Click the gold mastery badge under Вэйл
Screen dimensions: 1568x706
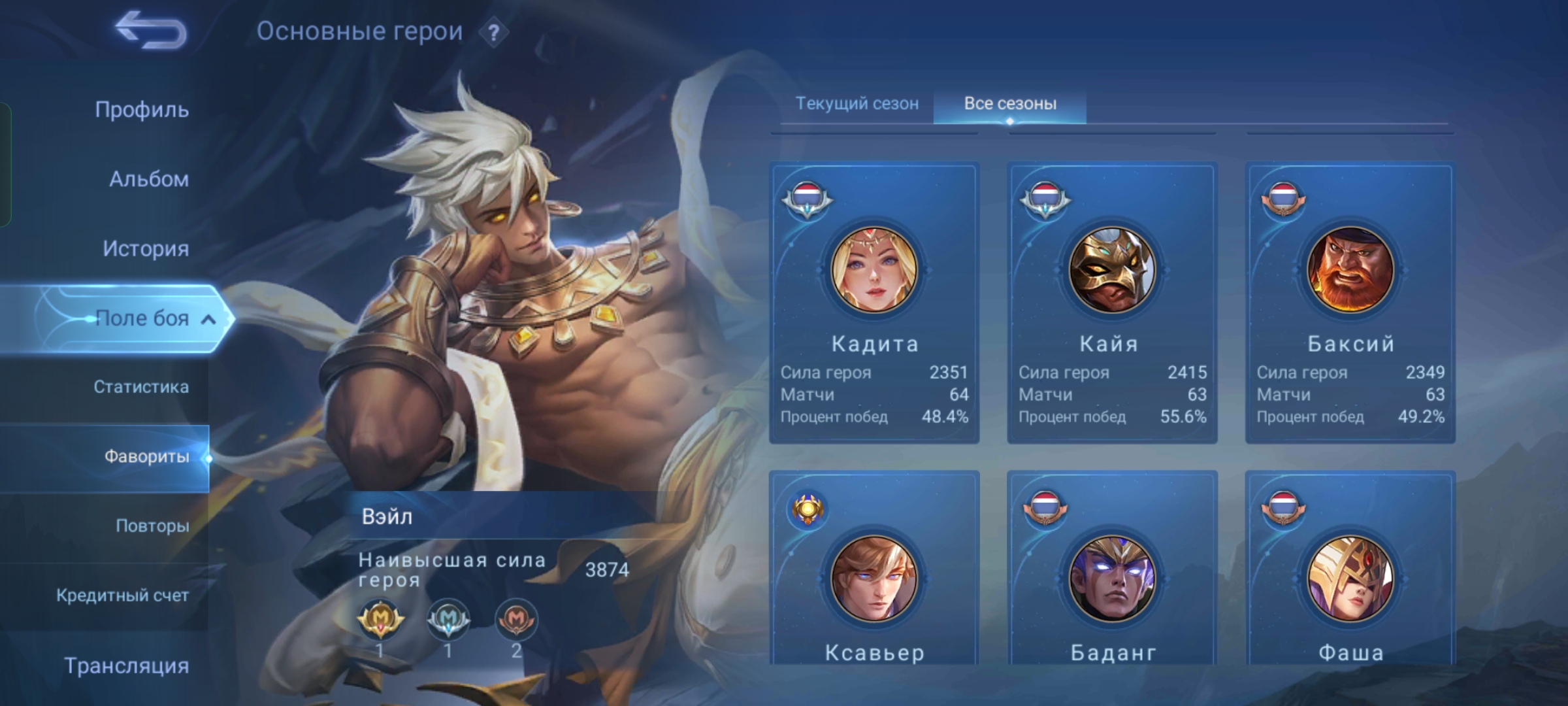(x=380, y=619)
